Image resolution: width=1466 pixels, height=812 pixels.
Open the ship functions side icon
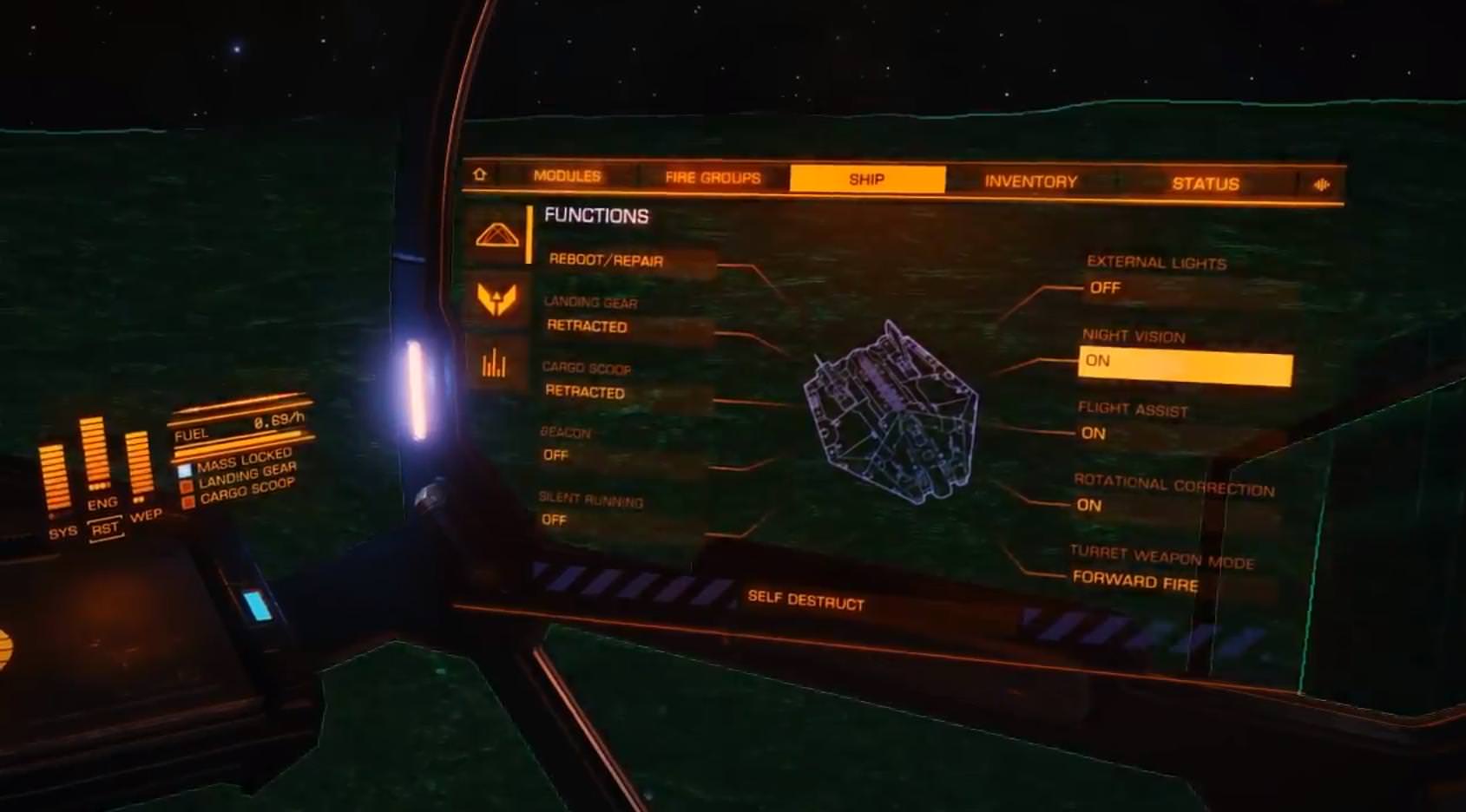tap(497, 234)
